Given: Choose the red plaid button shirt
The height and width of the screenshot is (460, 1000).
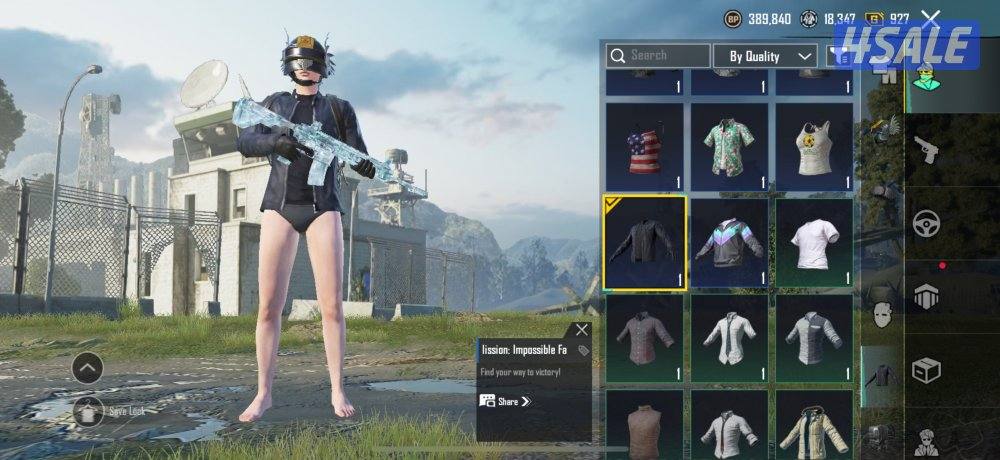Looking at the screenshot, I should click(644, 338).
